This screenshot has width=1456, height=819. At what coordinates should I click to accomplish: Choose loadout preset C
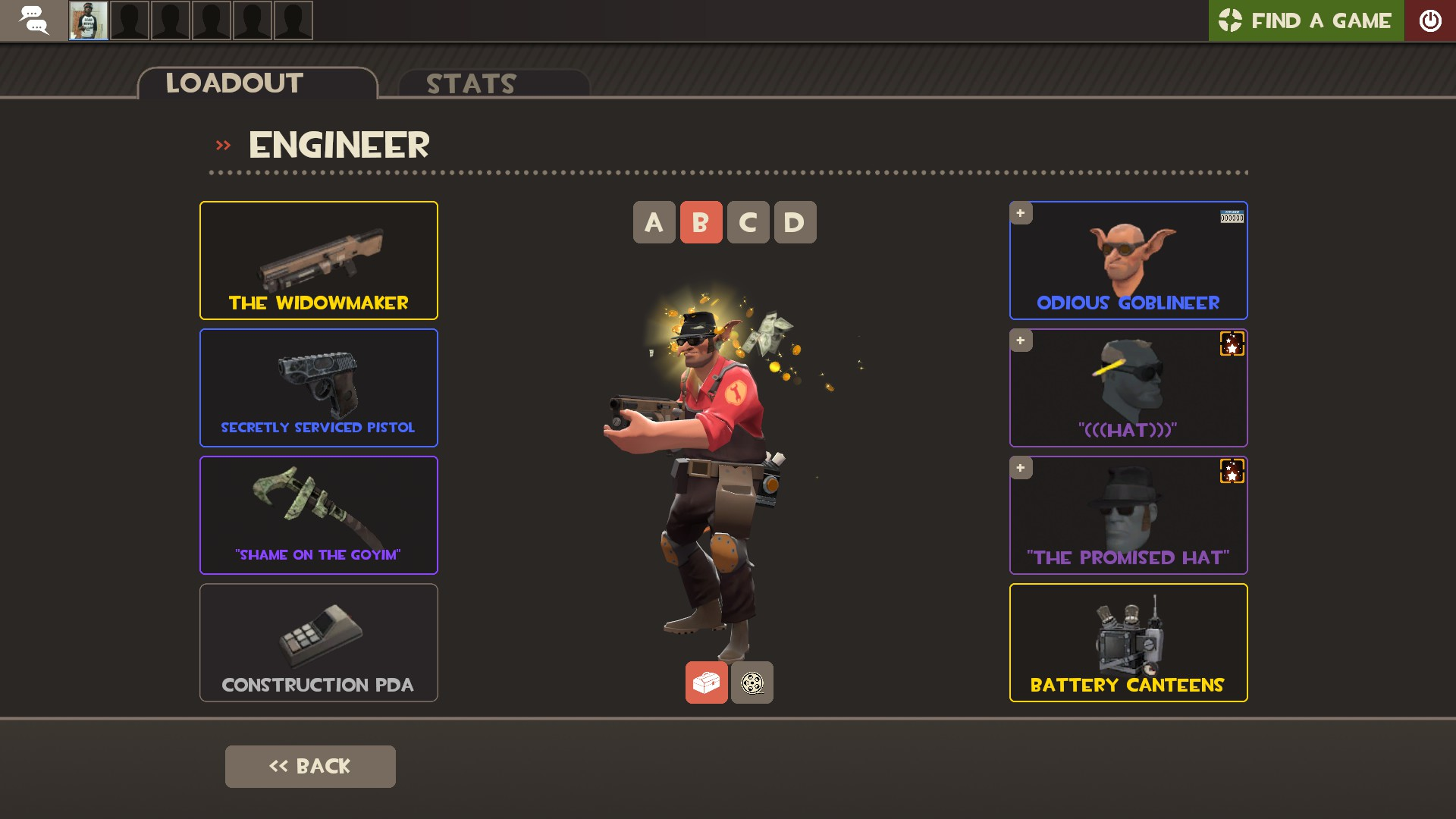(x=748, y=222)
